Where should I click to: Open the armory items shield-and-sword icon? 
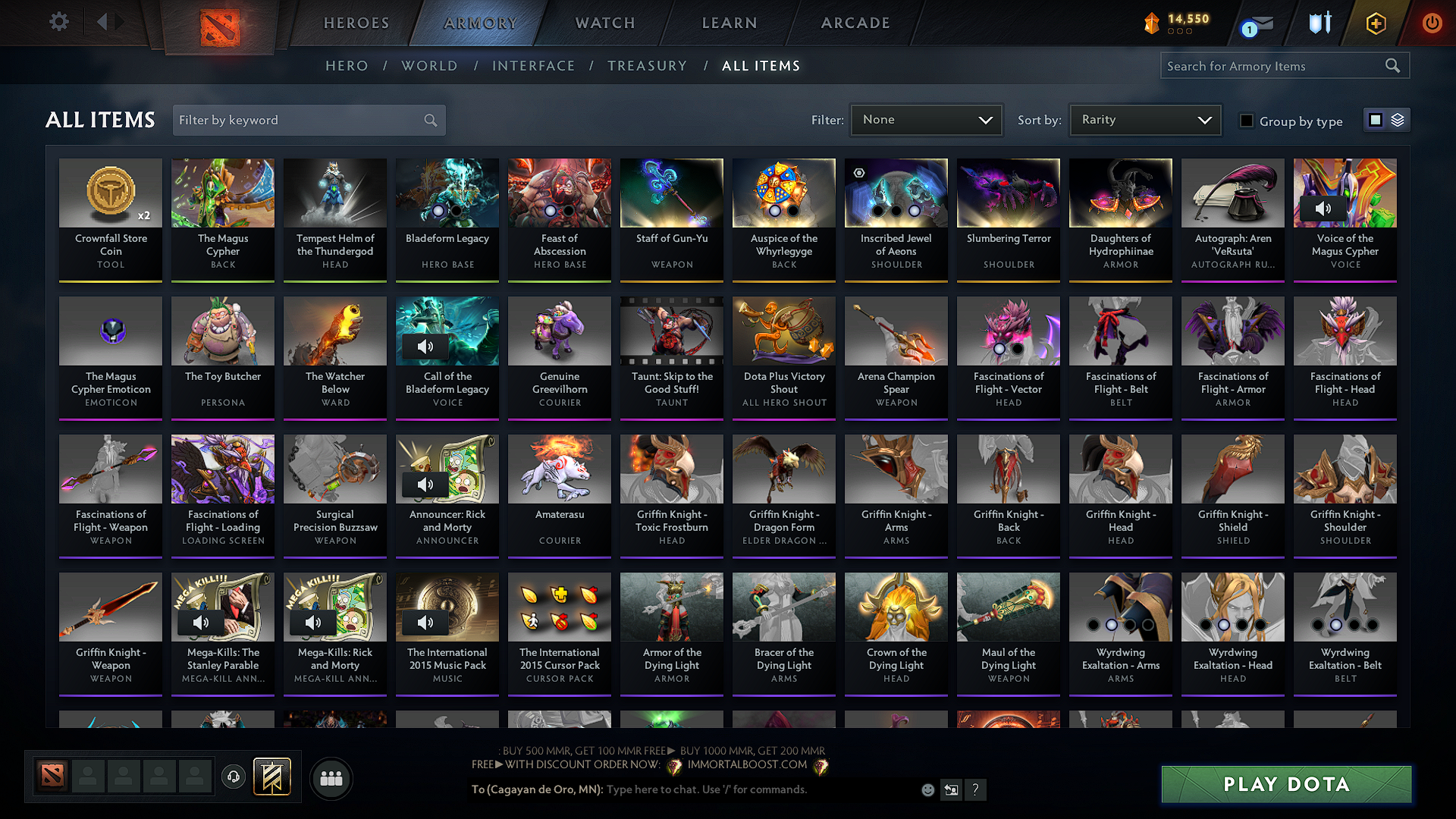pyautogui.click(x=1319, y=23)
